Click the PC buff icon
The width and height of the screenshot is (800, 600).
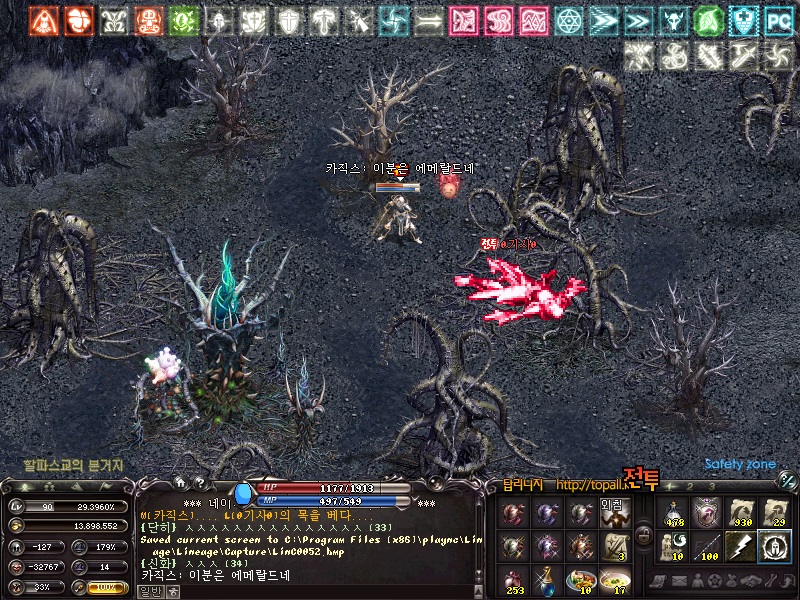pos(777,20)
